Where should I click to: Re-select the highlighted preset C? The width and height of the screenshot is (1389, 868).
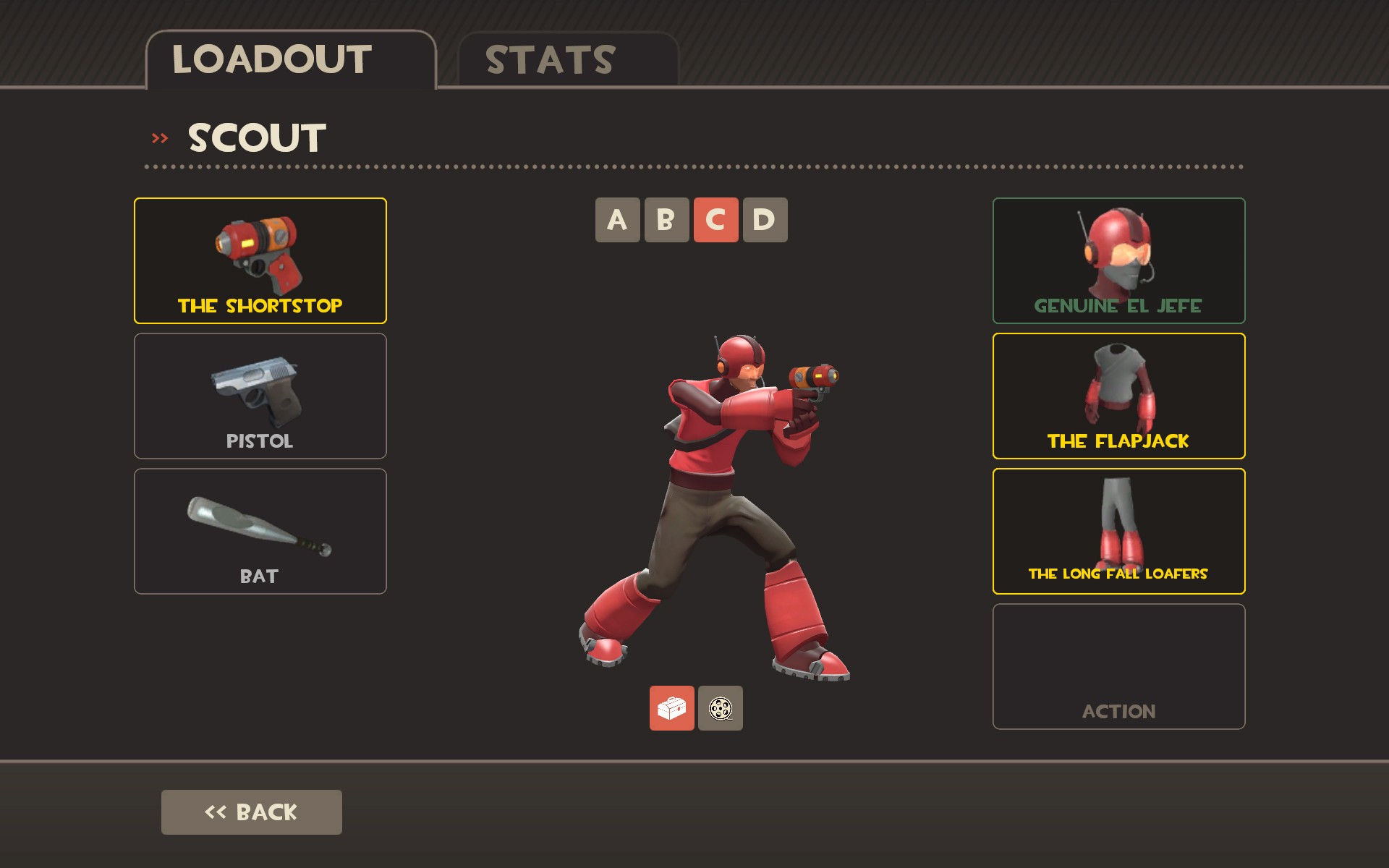[x=714, y=220]
